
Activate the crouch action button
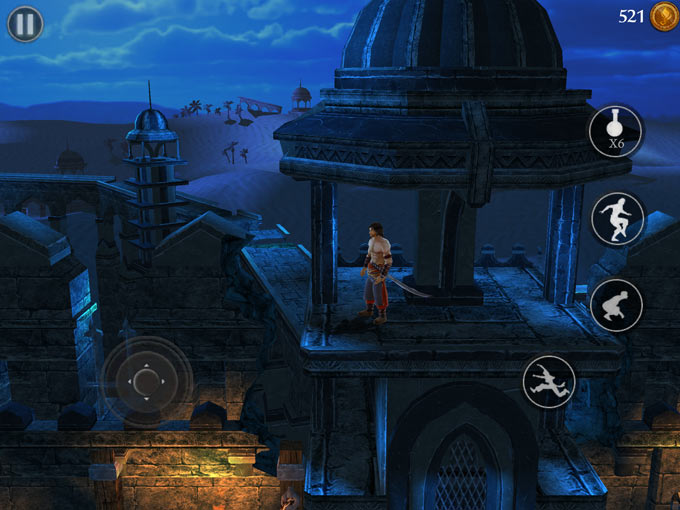tap(616, 305)
